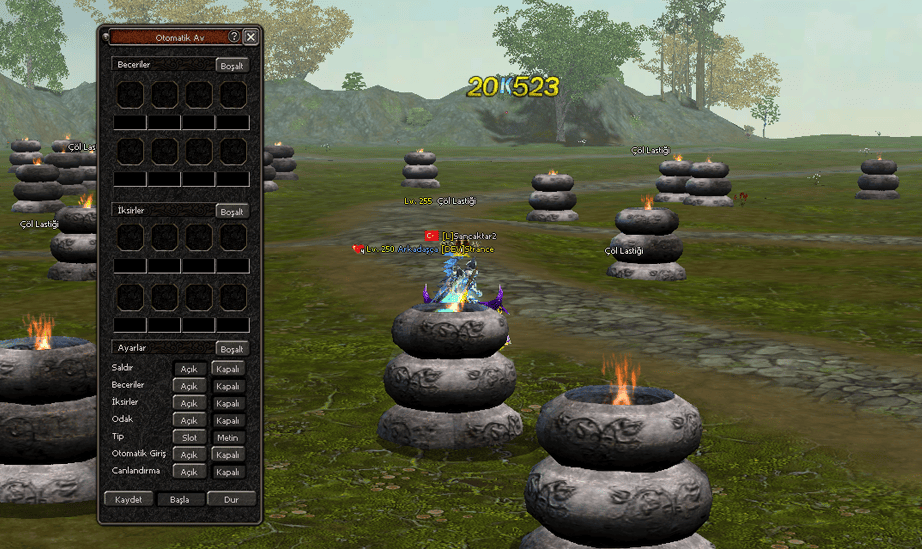This screenshot has width=922, height=549.
Task: Open the help question mark button
Action: coord(234,36)
